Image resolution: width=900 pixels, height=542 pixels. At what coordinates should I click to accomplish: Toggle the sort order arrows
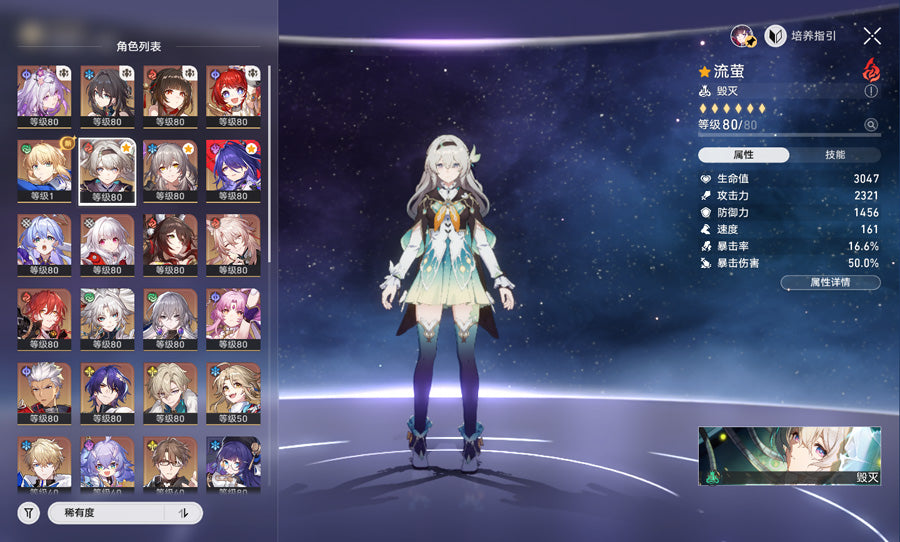point(183,513)
